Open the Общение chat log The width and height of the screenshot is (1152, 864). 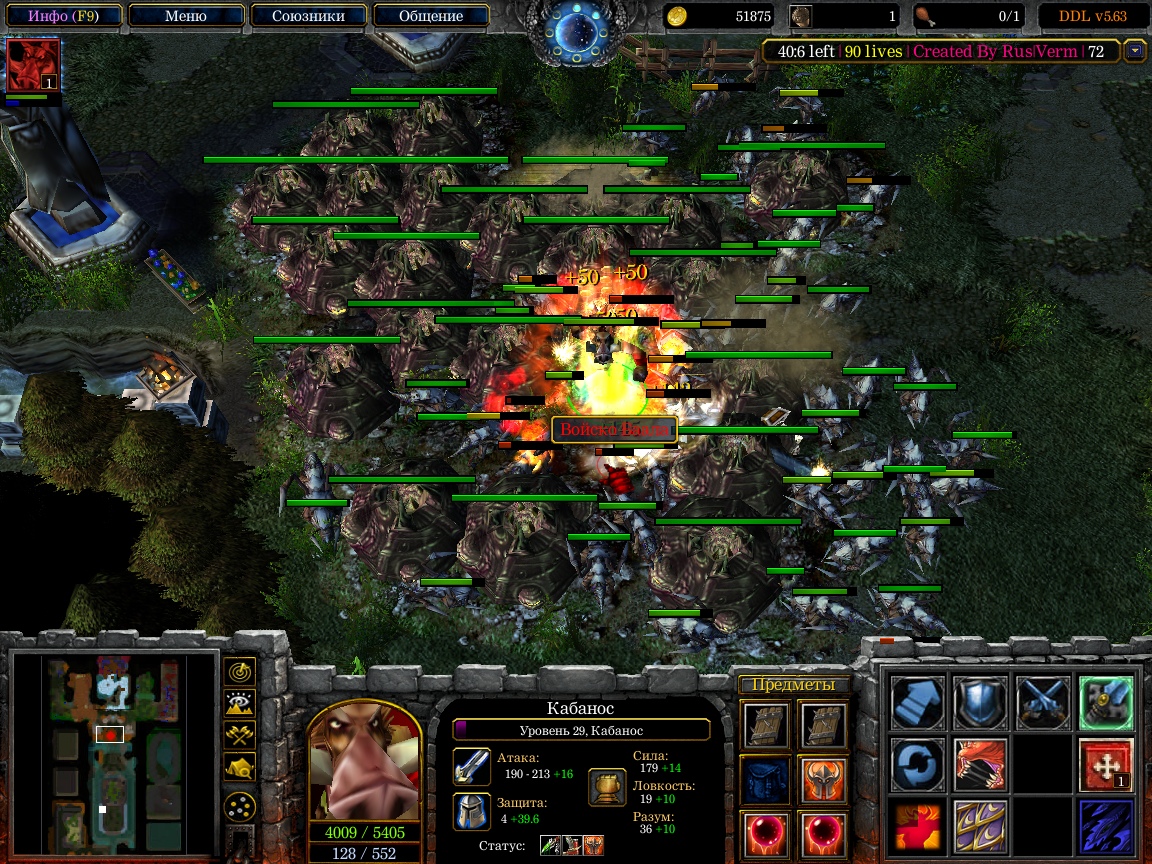click(431, 16)
